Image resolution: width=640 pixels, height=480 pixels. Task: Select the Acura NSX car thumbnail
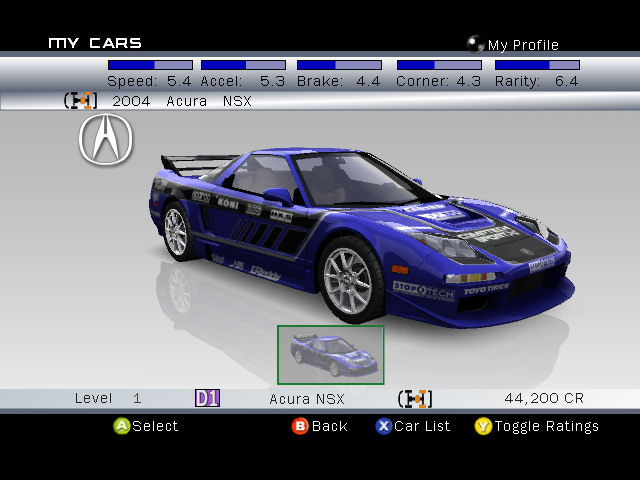pos(330,354)
